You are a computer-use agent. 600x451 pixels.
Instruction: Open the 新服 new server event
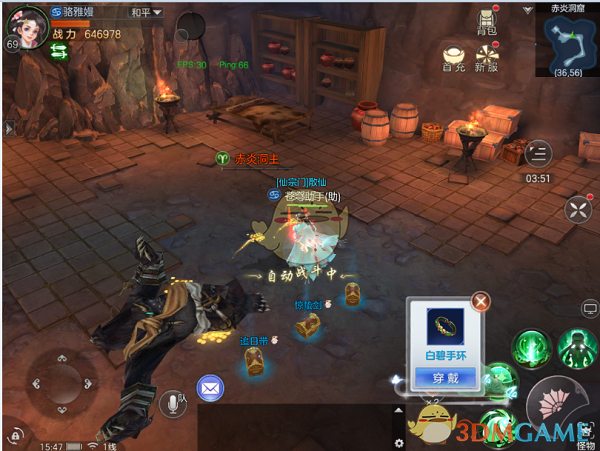point(487,56)
